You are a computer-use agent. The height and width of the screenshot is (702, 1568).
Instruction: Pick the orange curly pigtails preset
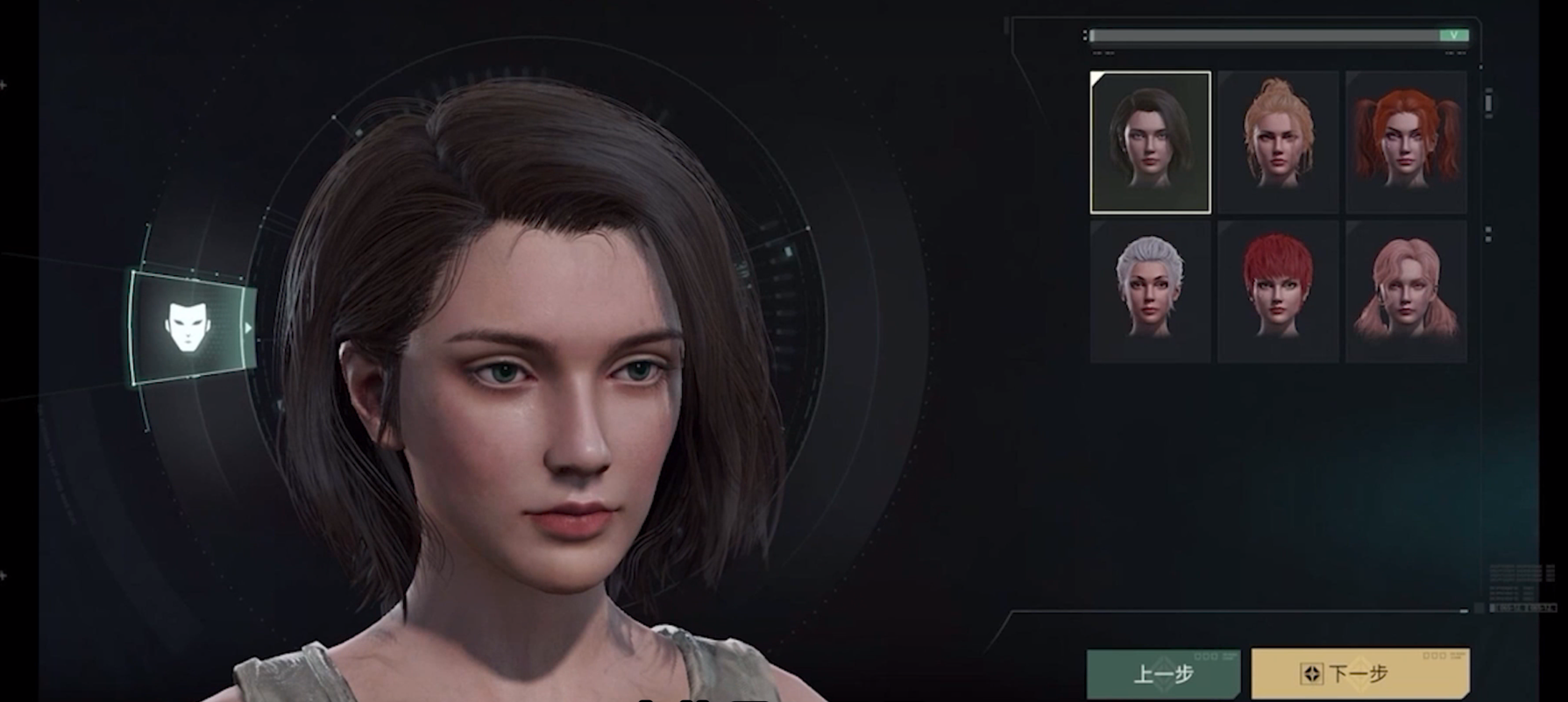coord(1406,142)
